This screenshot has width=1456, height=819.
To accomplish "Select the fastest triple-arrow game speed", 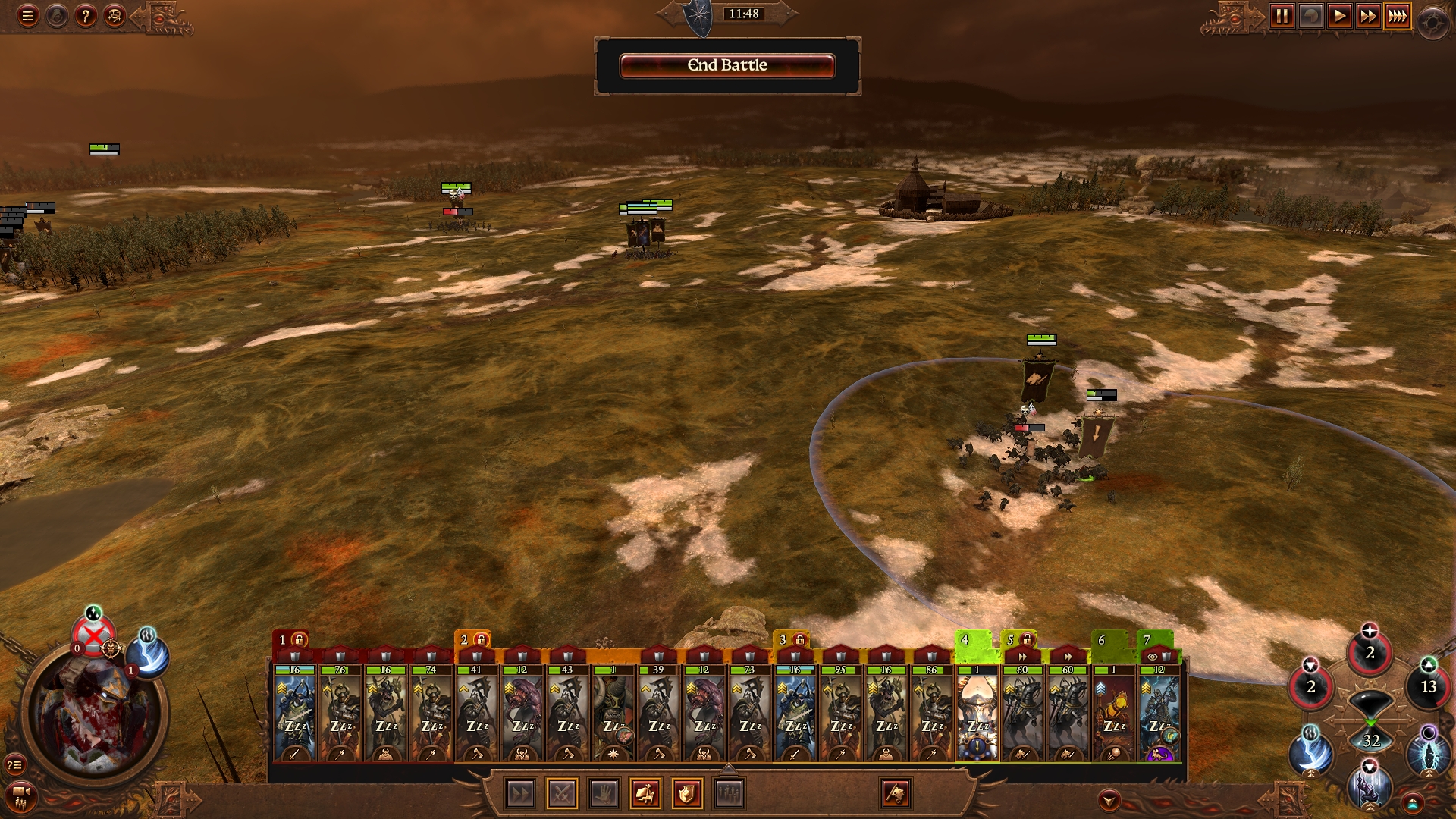I will tap(1397, 16).
